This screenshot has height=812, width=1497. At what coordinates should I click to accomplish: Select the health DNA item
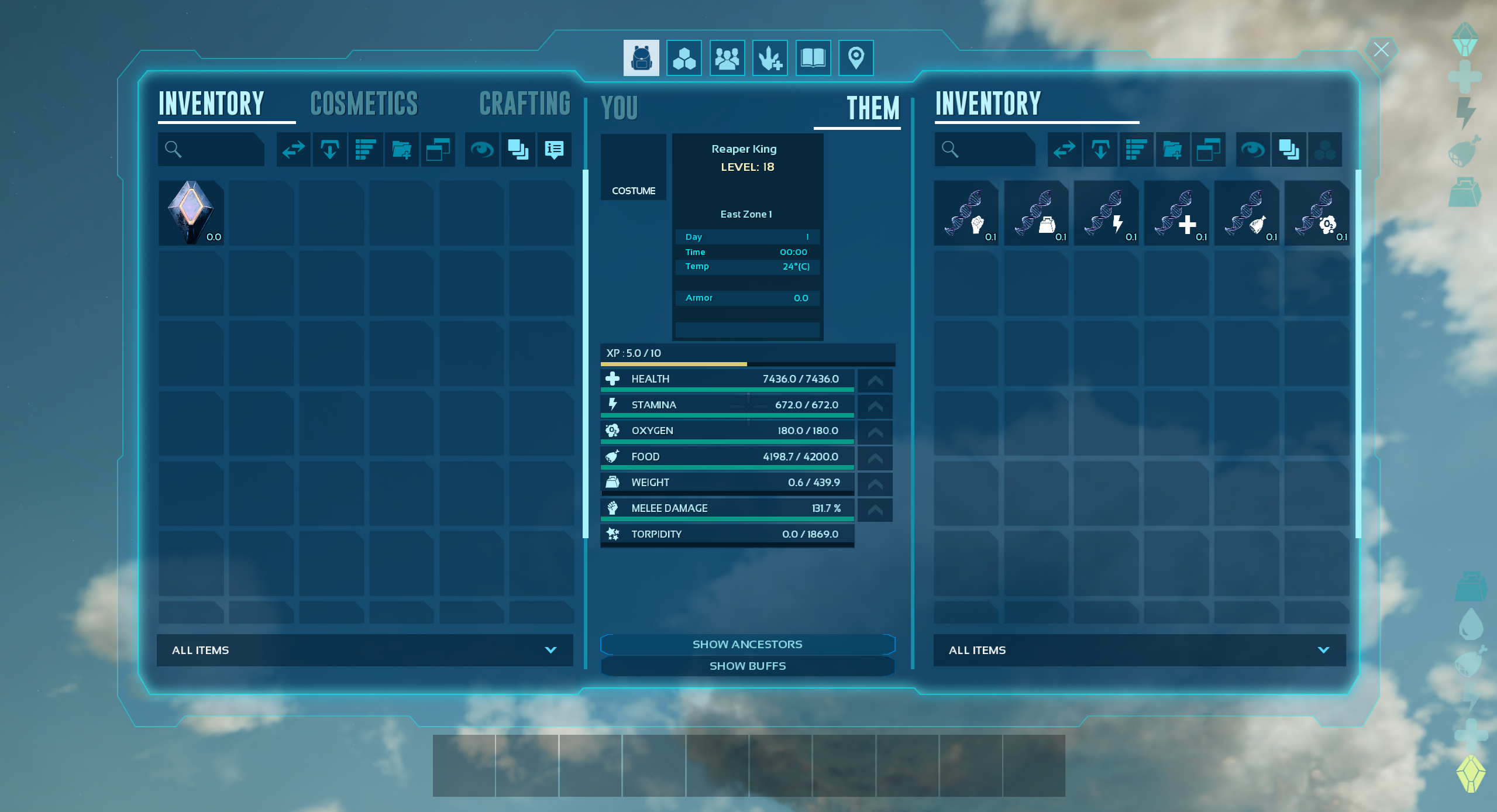tap(1176, 213)
